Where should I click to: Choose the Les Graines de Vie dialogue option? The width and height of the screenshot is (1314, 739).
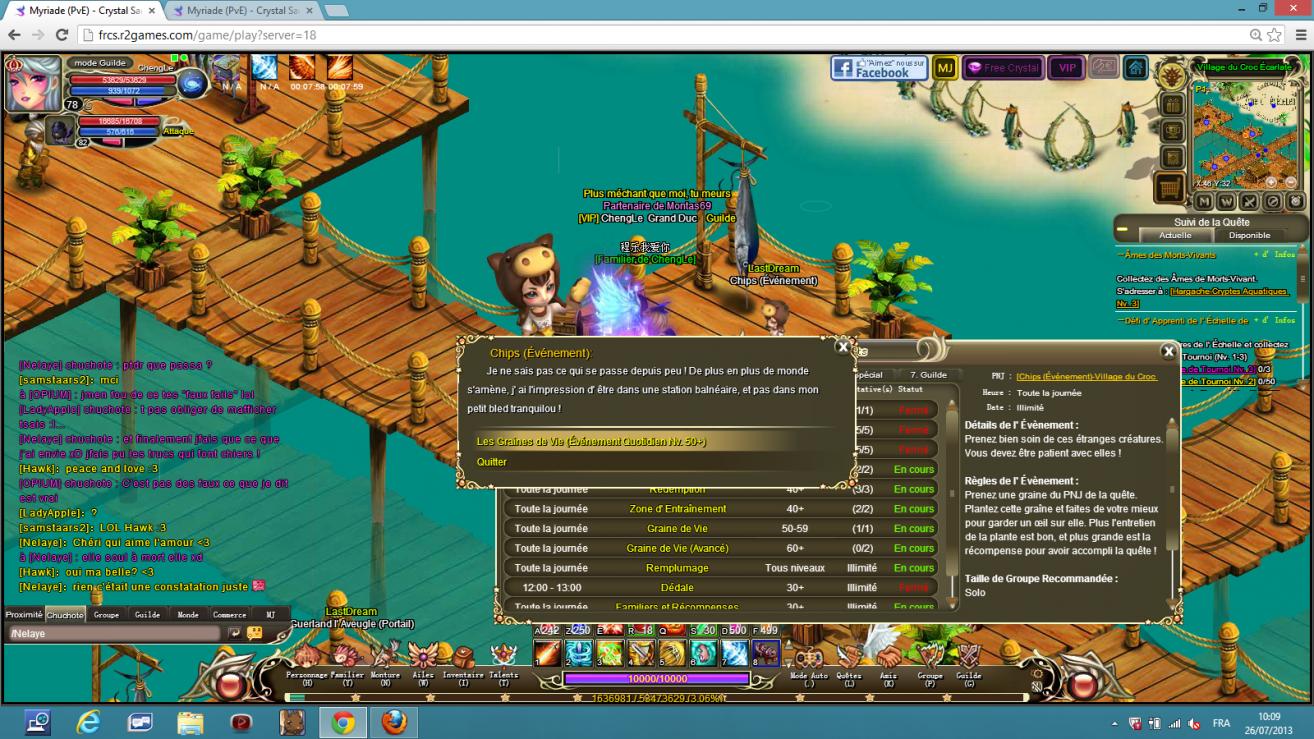(591, 441)
